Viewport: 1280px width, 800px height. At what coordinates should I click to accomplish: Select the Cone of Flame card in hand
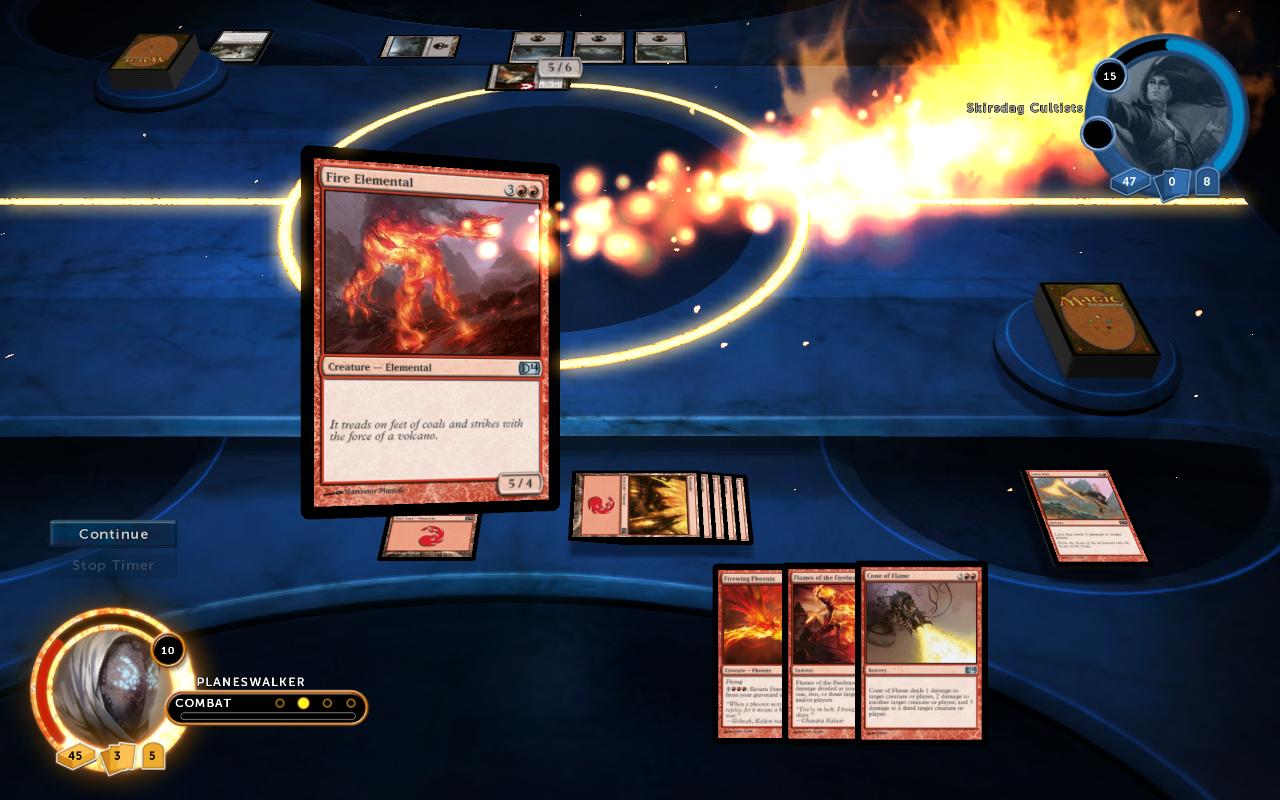918,652
